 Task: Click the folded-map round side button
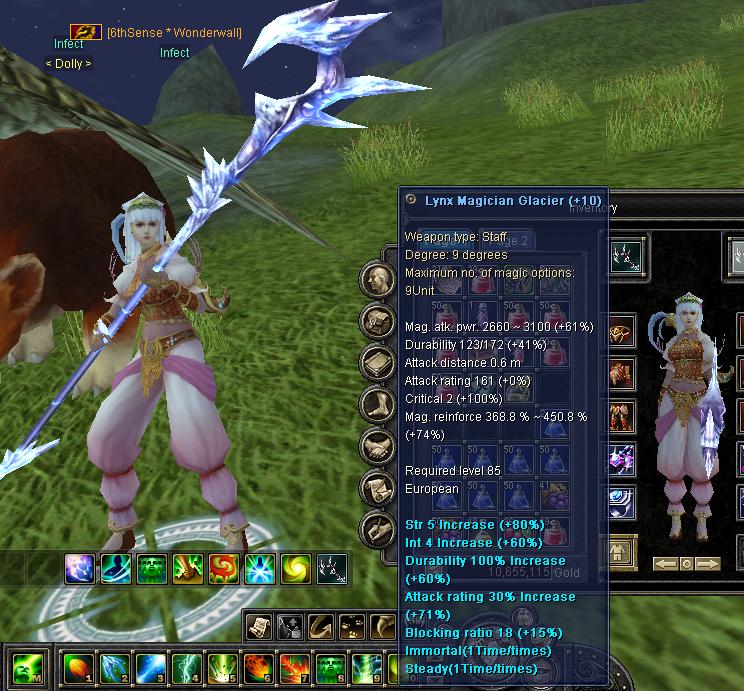coord(377,321)
